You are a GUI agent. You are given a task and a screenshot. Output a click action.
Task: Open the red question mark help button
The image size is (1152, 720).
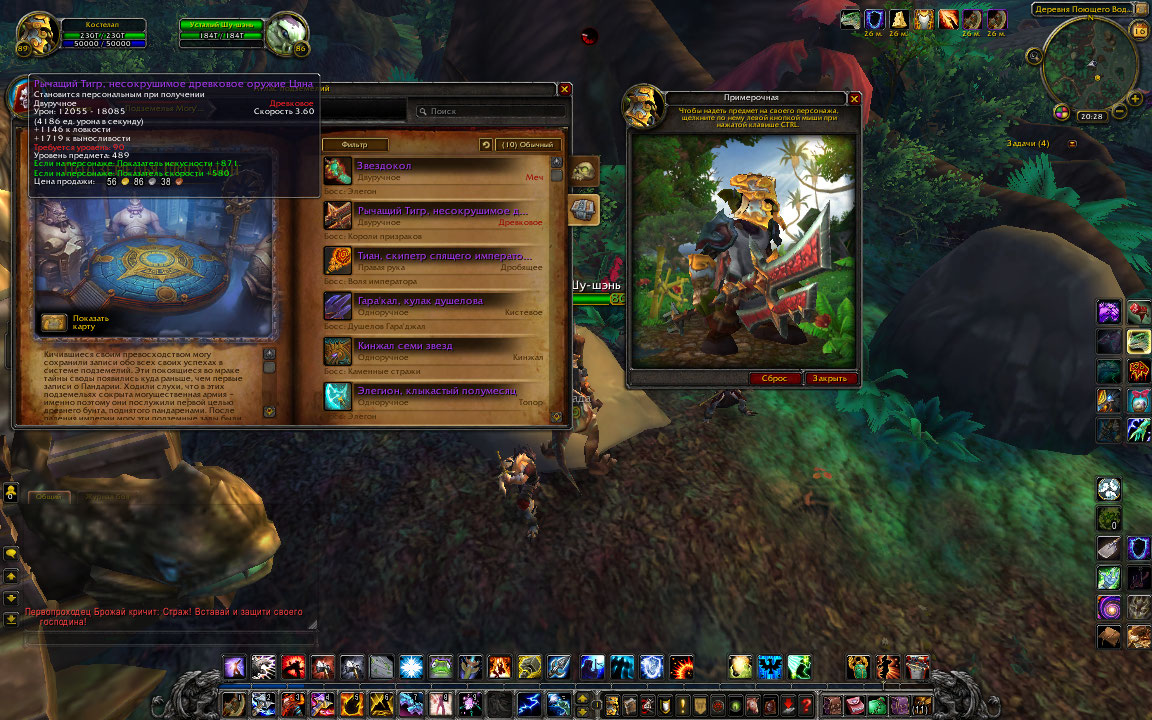pos(807,705)
